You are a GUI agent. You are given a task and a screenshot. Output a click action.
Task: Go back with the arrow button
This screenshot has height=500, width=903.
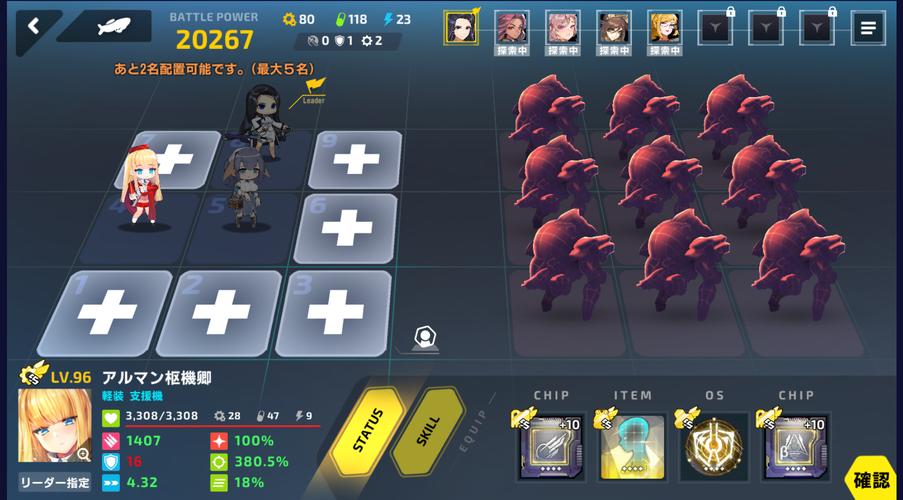coord(32,27)
